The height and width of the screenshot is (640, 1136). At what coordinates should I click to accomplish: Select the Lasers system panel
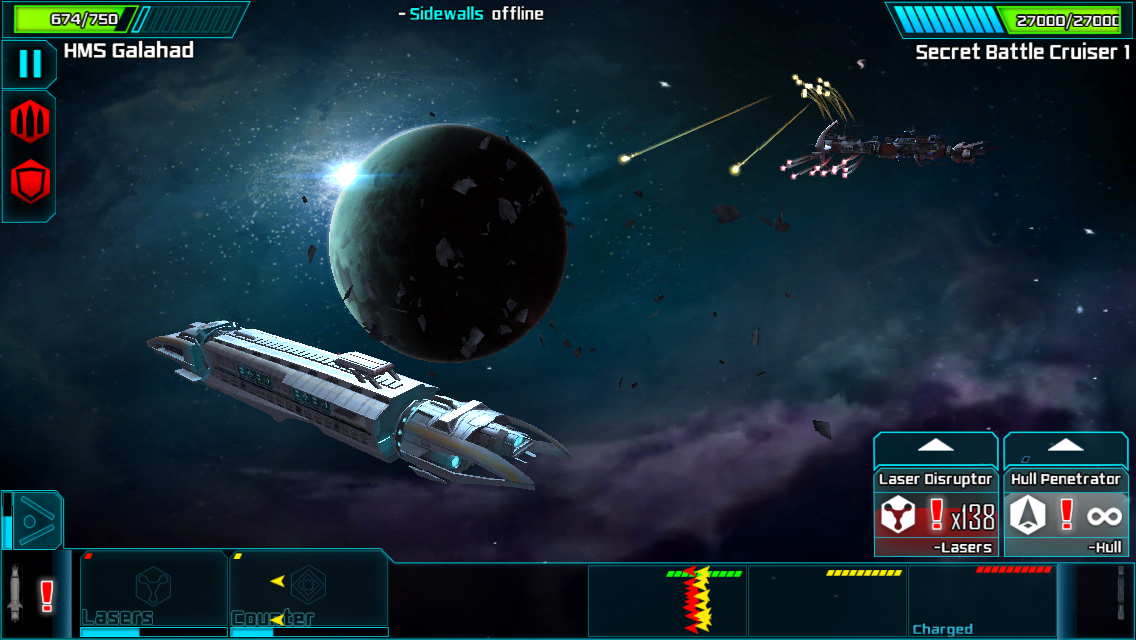tap(154, 592)
